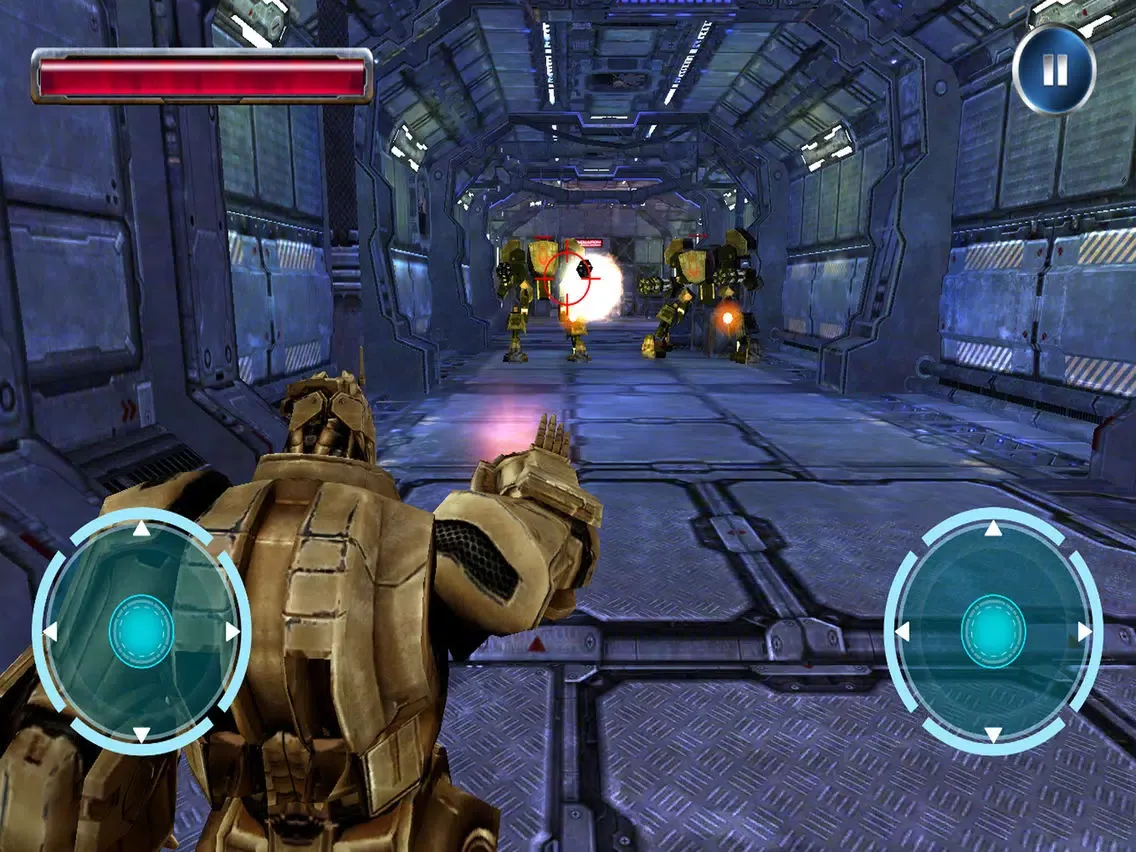Pause the game with the pause button
This screenshot has height=852, width=1136.
1054,70
